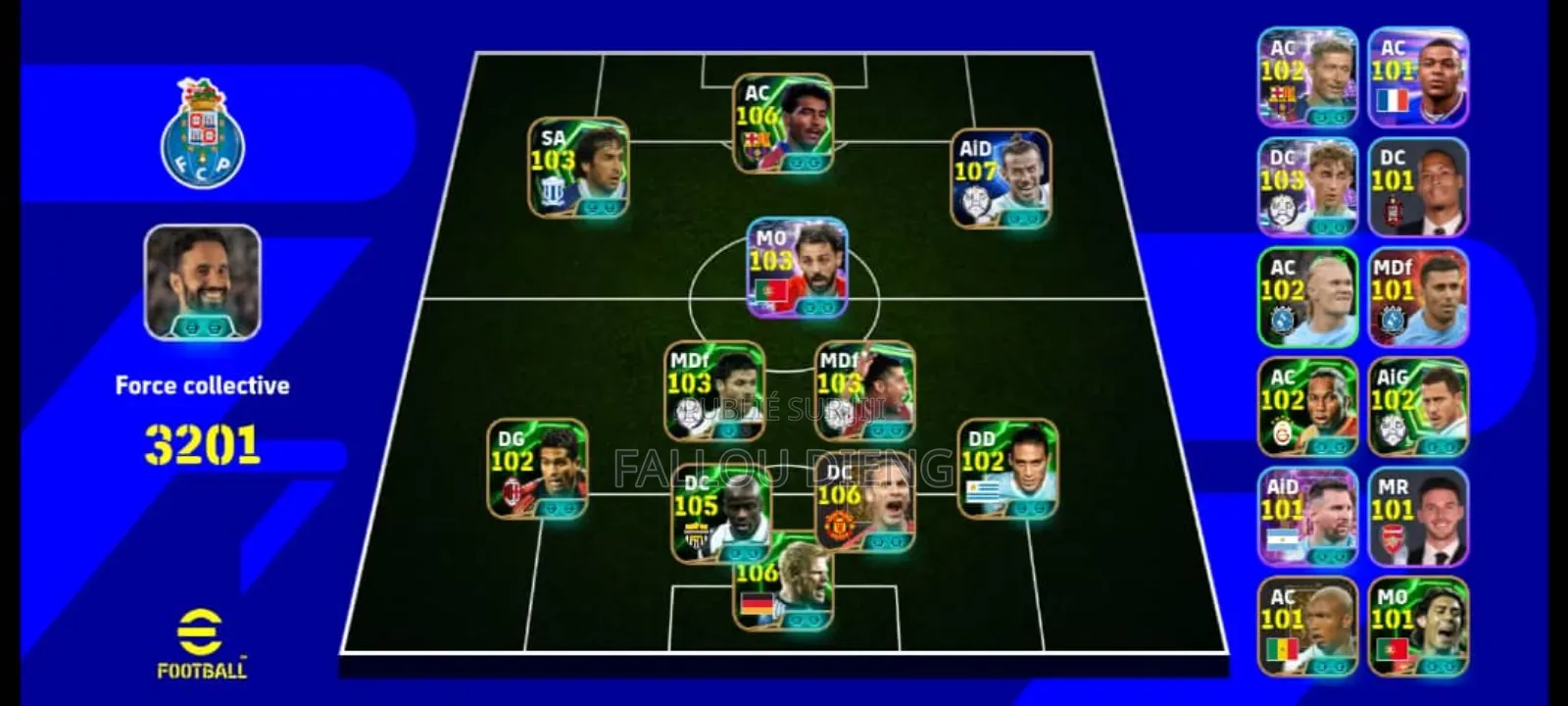The width and height of the screenshot is (1568, 706).
Task: Pick the AC 102 Galatasaray substitute card
Action: click(x=1307, y=407)
